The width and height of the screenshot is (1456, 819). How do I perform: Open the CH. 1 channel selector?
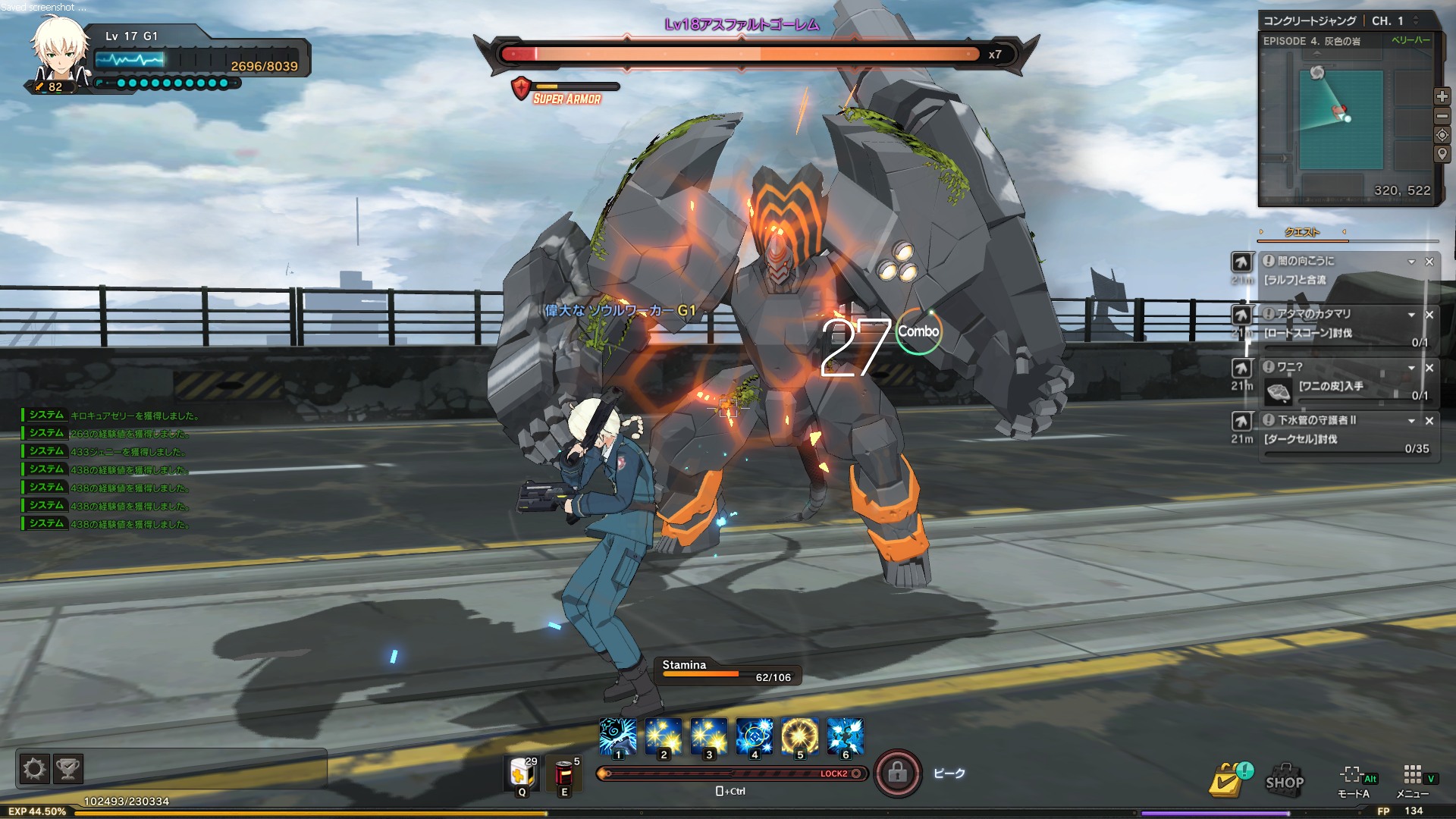[x=1394, y=21]
